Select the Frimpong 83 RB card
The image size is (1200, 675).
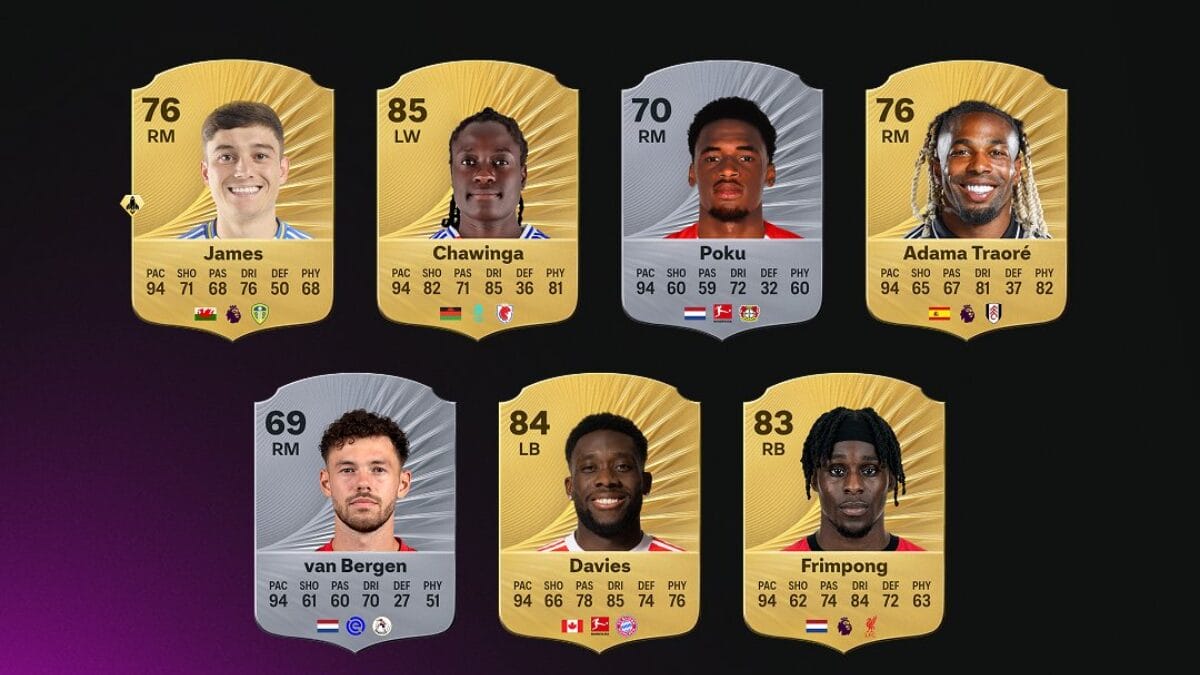[844, 512]
